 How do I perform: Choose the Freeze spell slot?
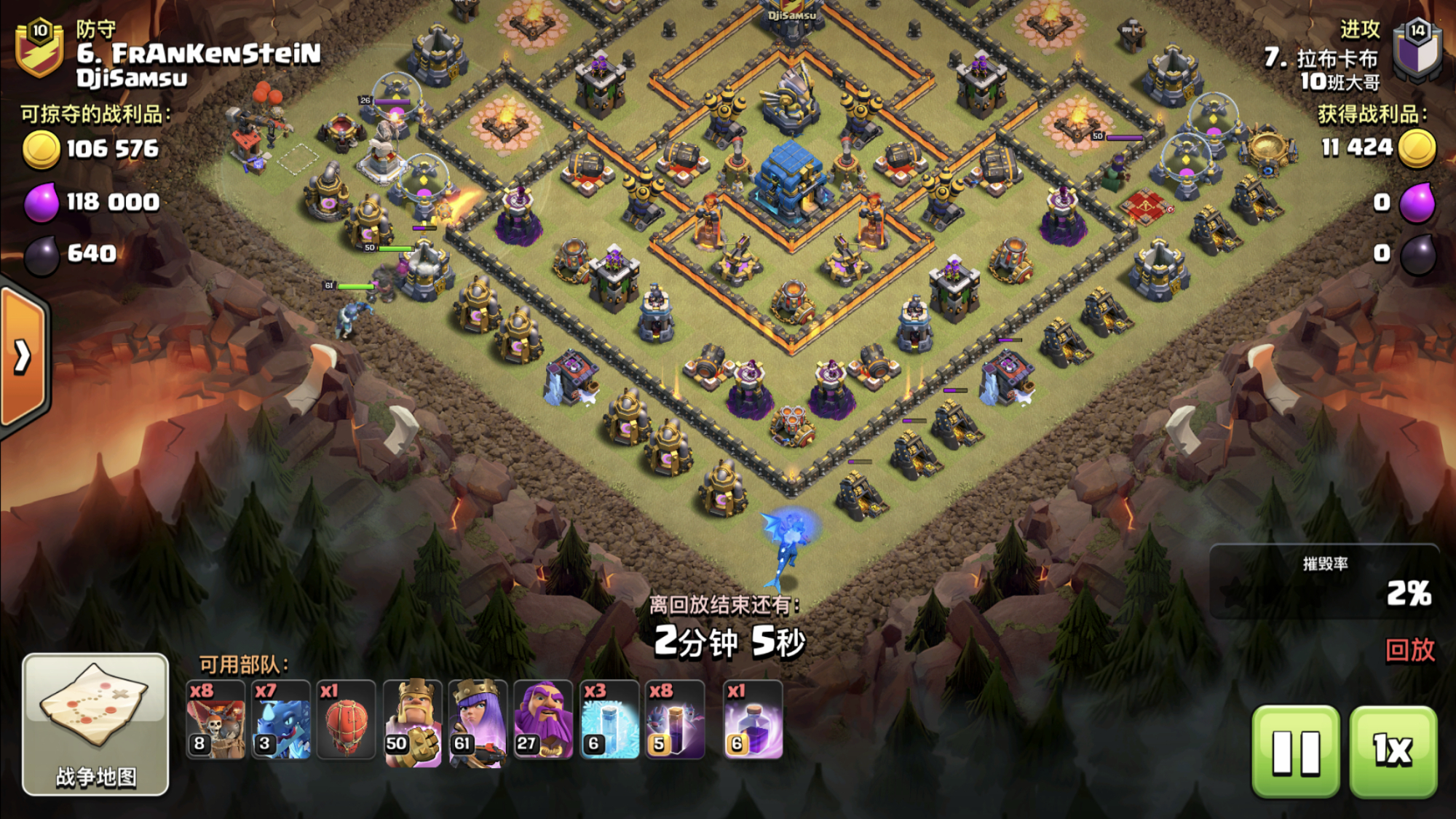(x=609, y=720)
